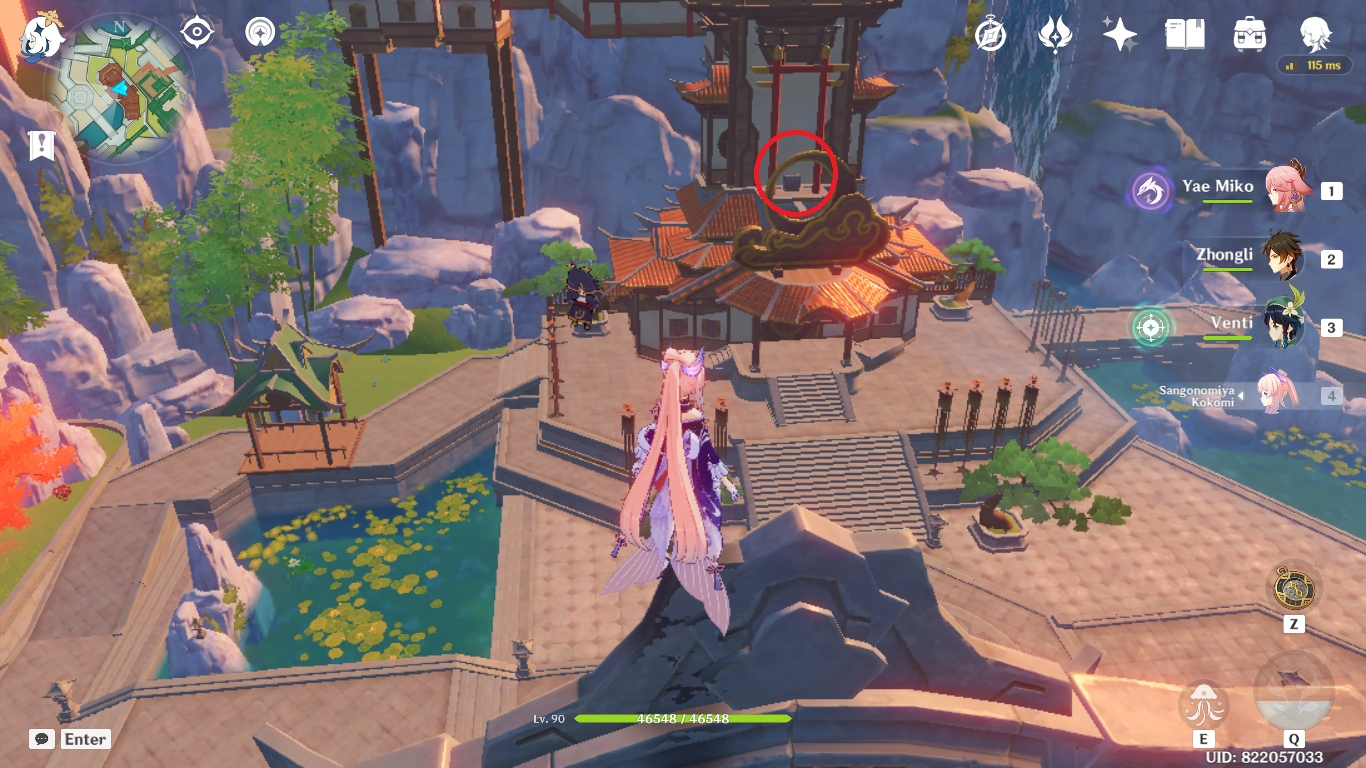
Task: Open the Adventurer Handbook book icon
Action: tap(1184, 33)
